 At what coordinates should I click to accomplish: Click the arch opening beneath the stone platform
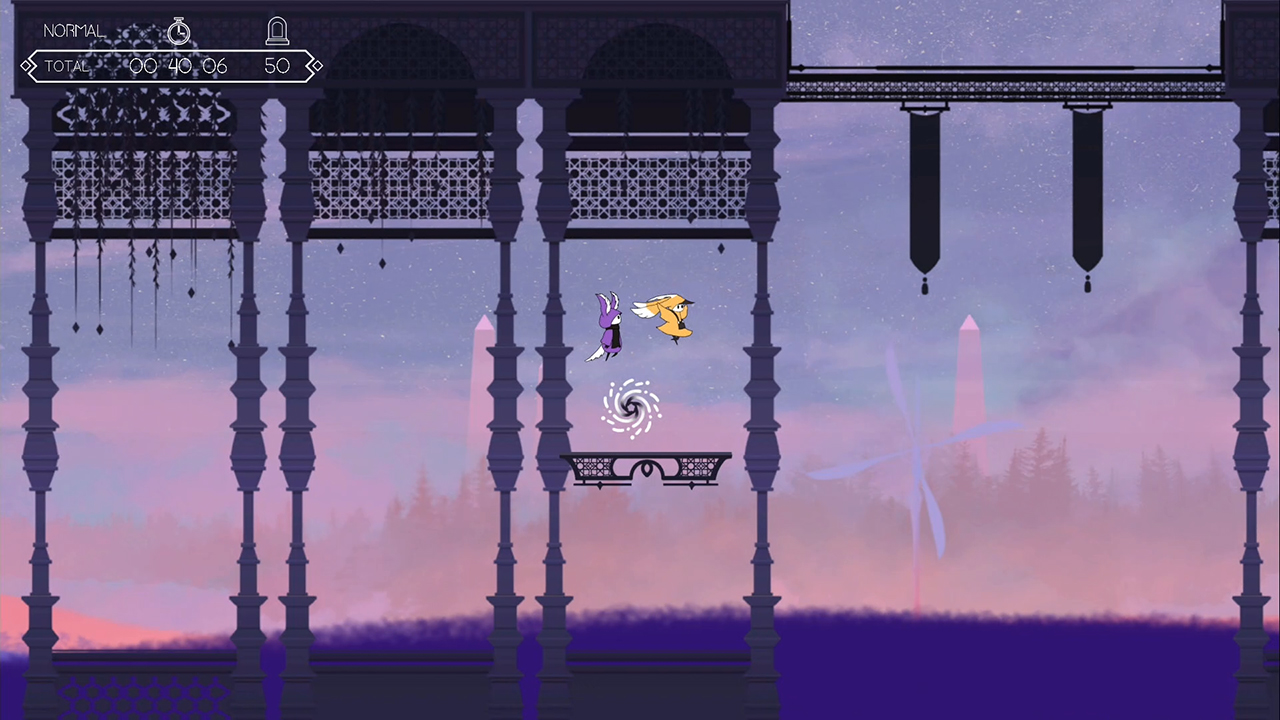coord(646,468)
